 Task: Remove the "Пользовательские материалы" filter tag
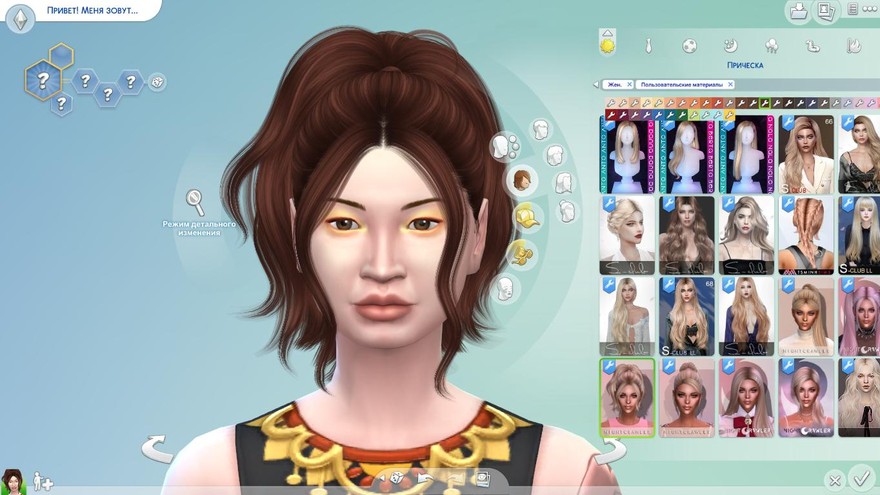tap(729, 85)
